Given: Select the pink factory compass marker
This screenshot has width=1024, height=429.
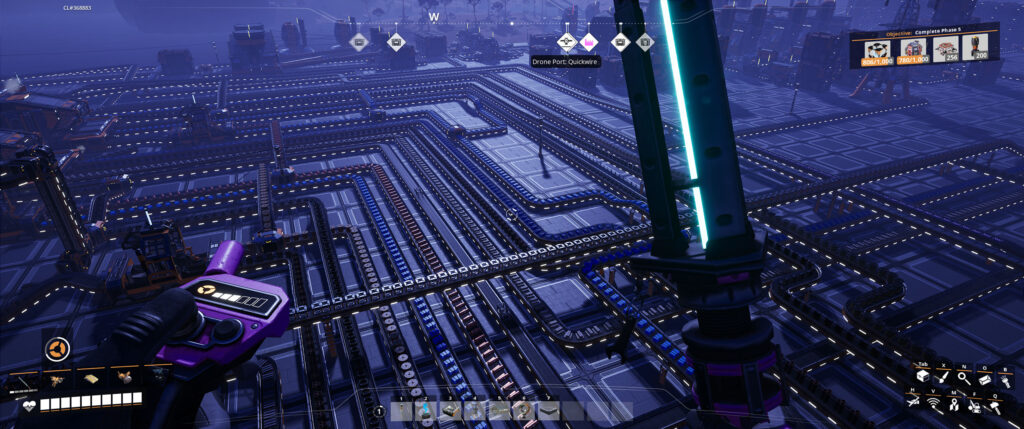Looking at the screenshot, I should [589, 42].
